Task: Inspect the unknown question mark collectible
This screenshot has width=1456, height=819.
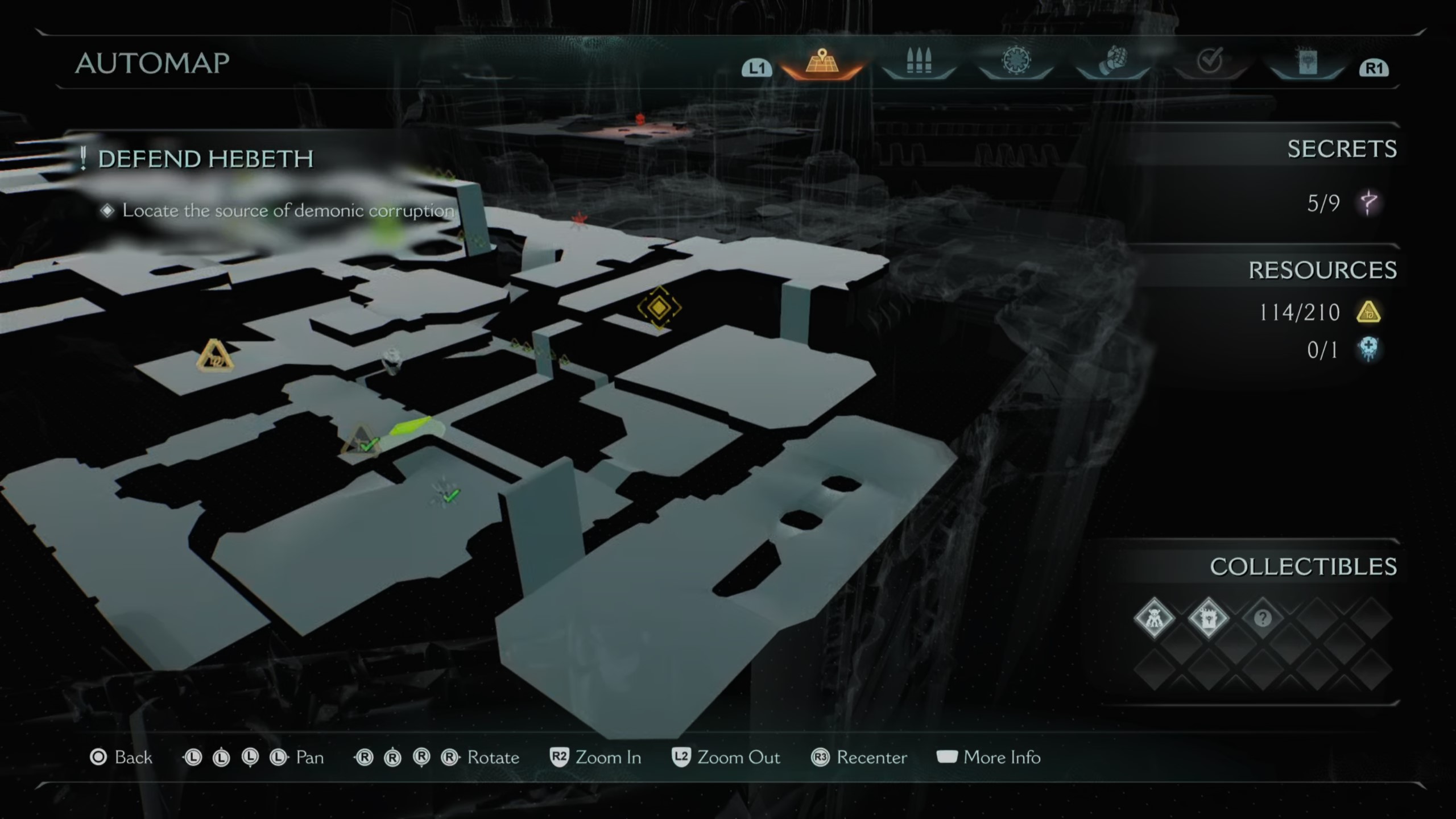Action: (x=1263, y=618)
